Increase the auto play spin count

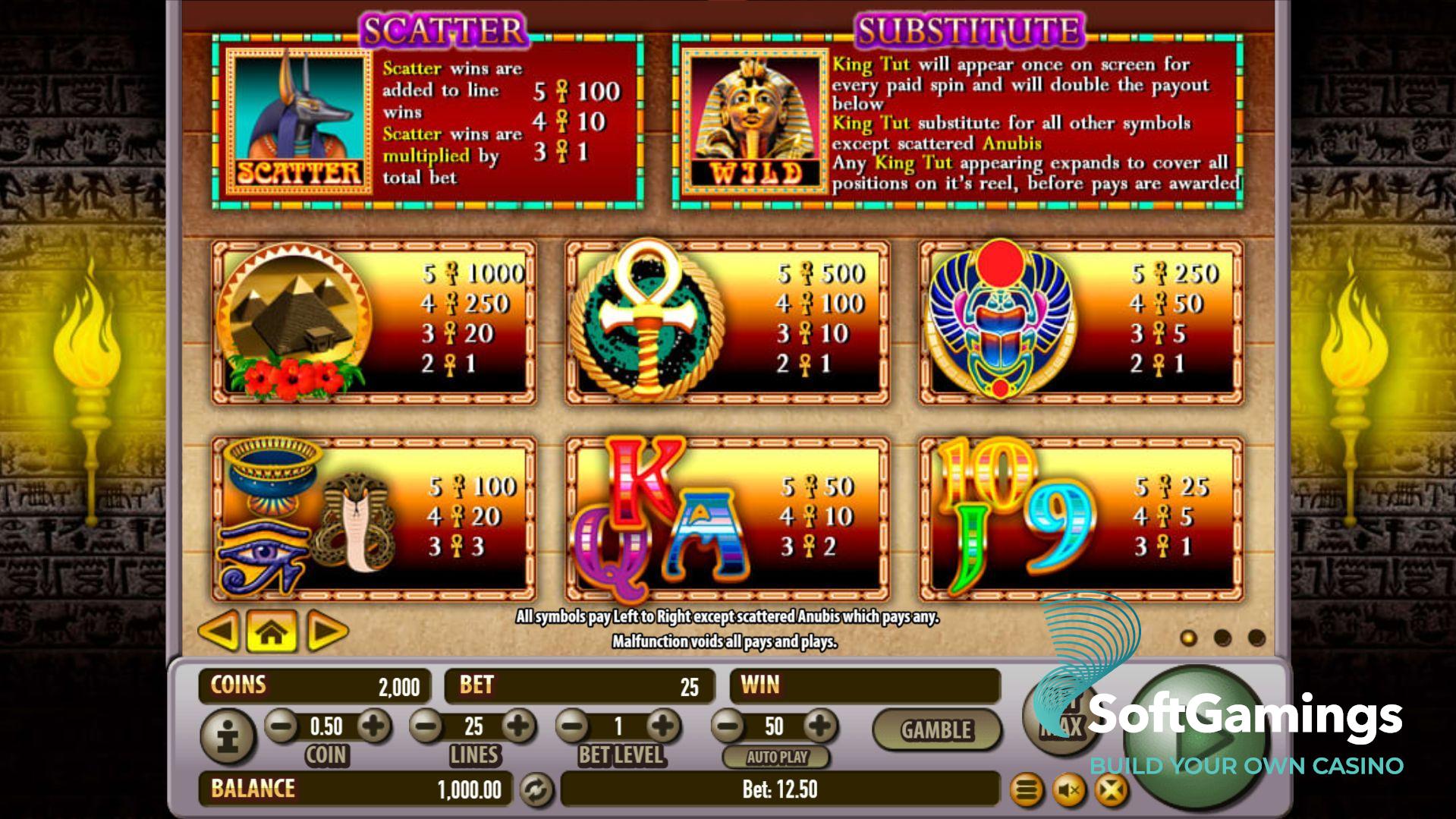tap(819, 726)
